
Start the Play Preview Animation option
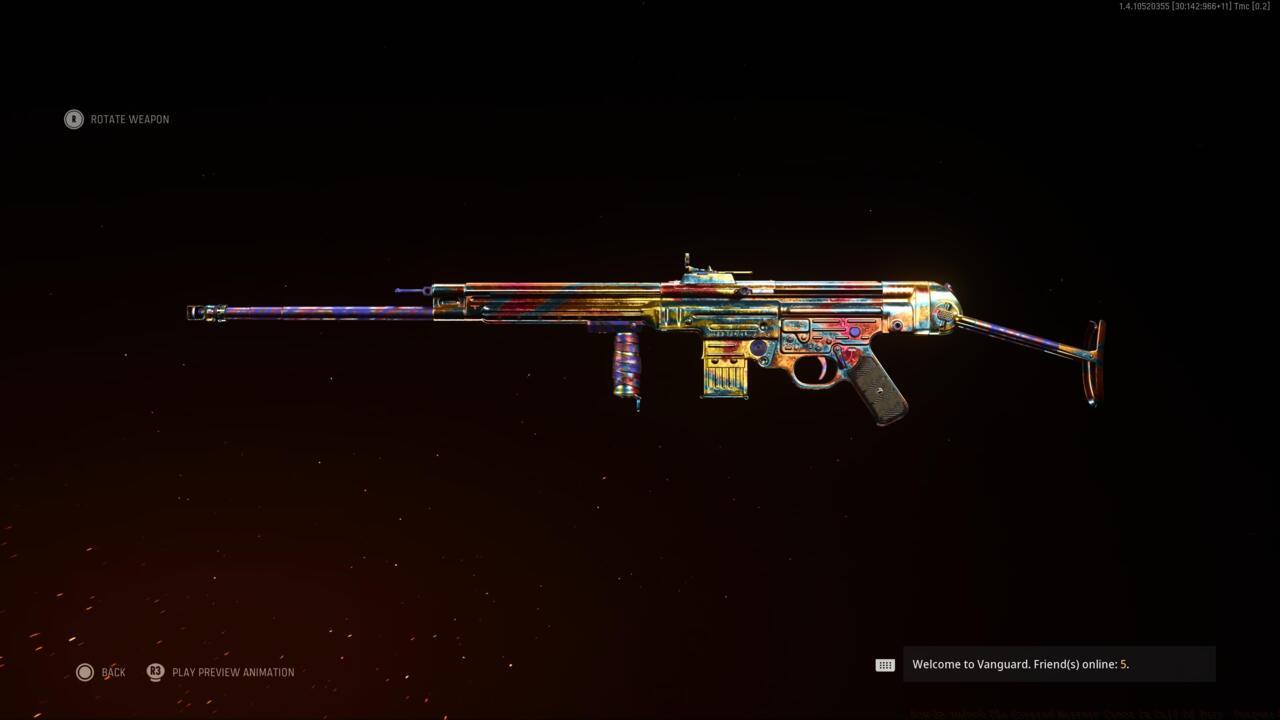tap(222, 672)
